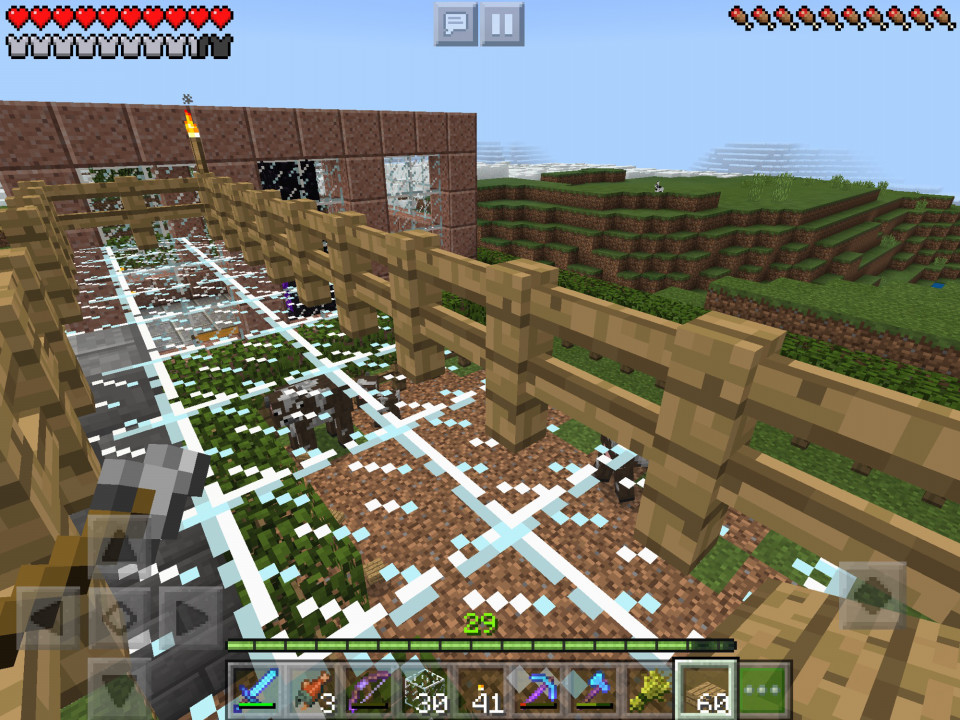Open the chat window
Image resolution: width=960 pixels, height=720 pixels.
click(456, 24)
